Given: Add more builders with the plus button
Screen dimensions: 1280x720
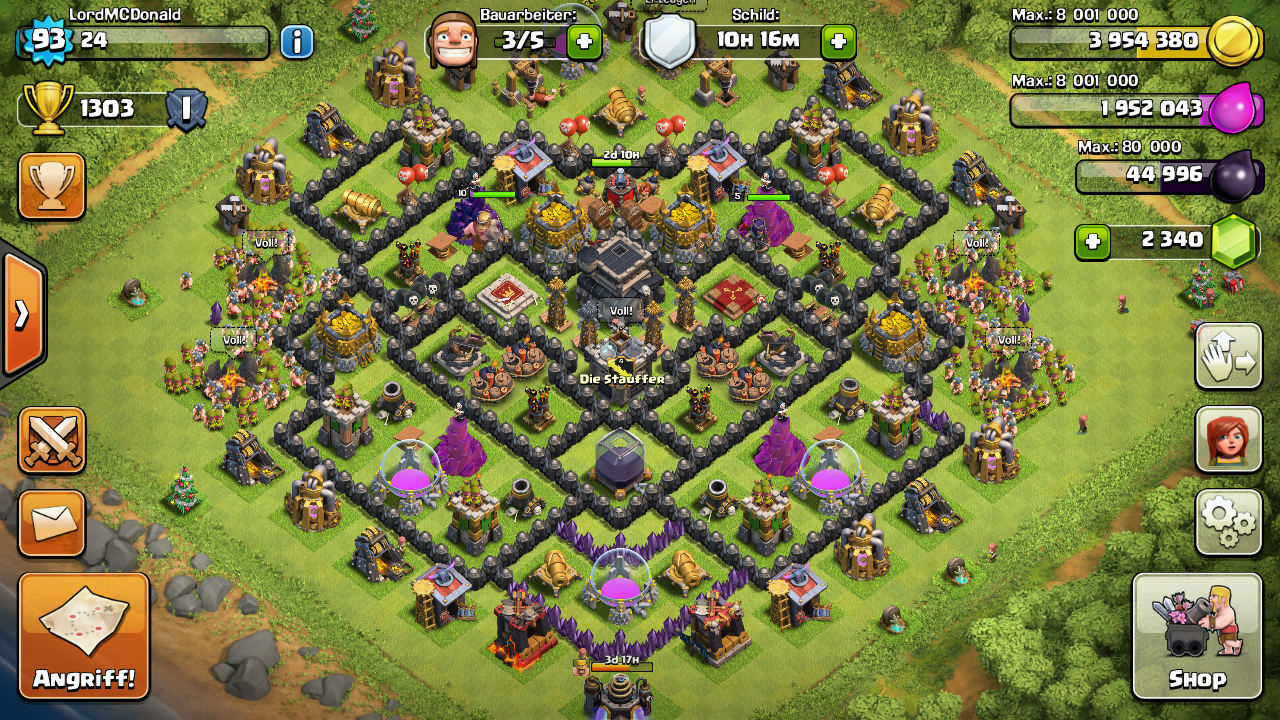Looking at the screenshot, I should (x=584, y=41).
